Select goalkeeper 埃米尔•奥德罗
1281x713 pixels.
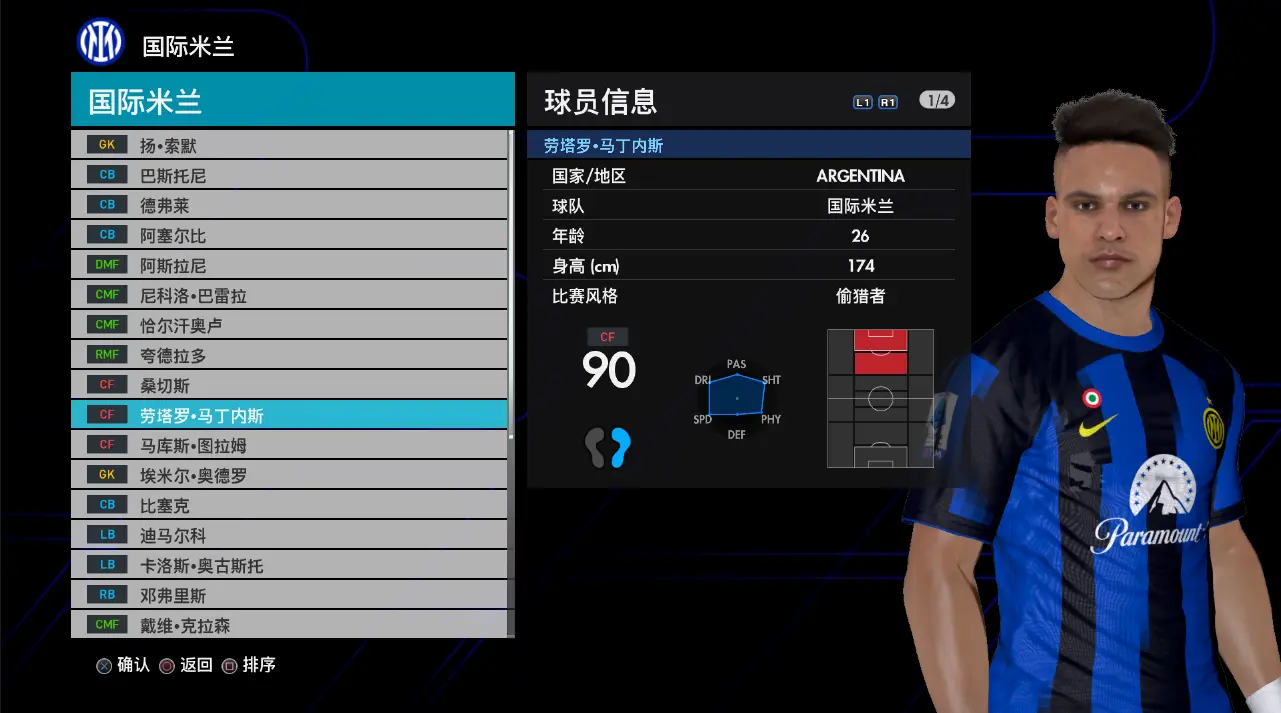(289, 475)
